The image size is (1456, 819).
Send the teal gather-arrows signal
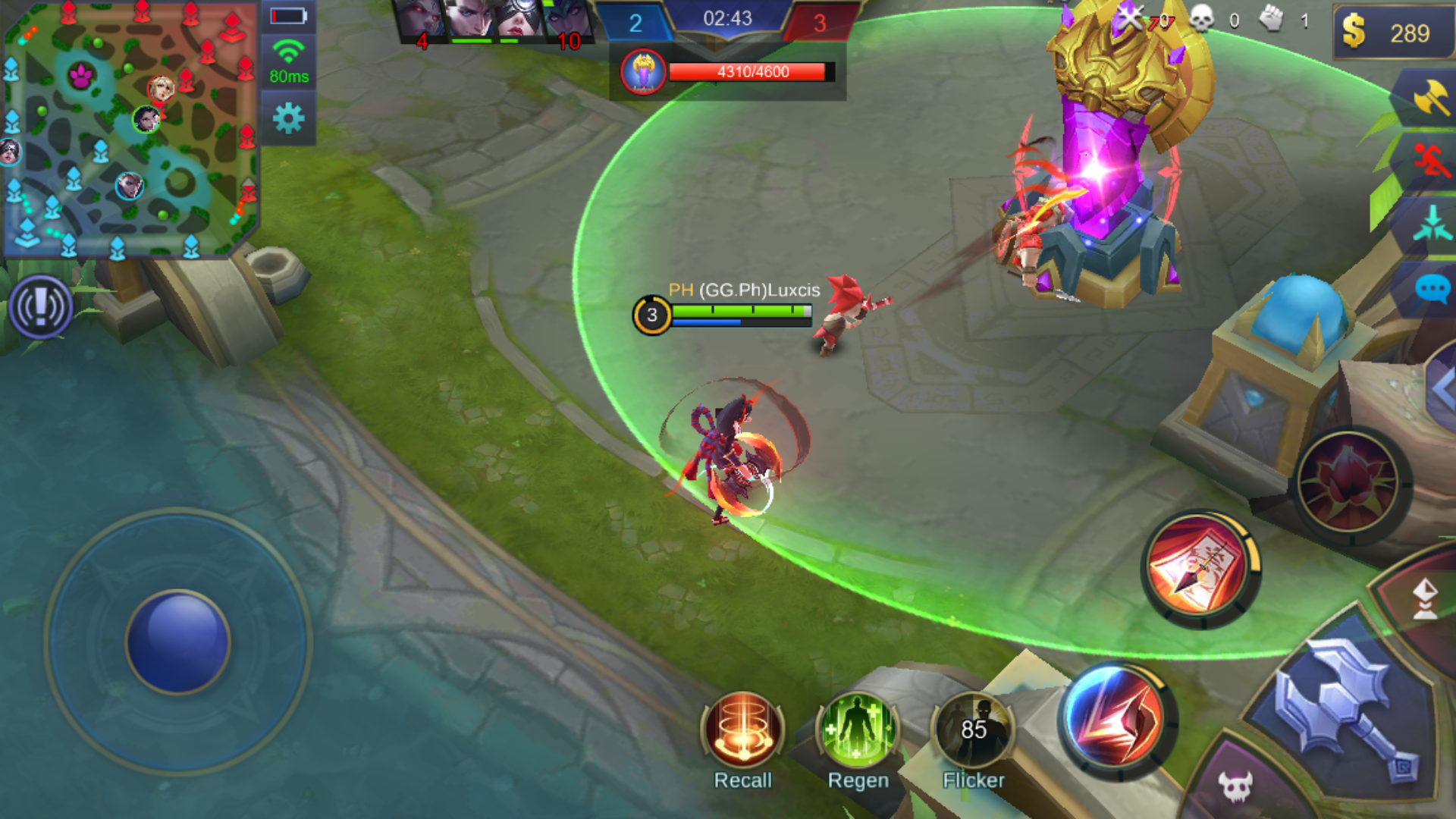click(x=1430, y=224)
